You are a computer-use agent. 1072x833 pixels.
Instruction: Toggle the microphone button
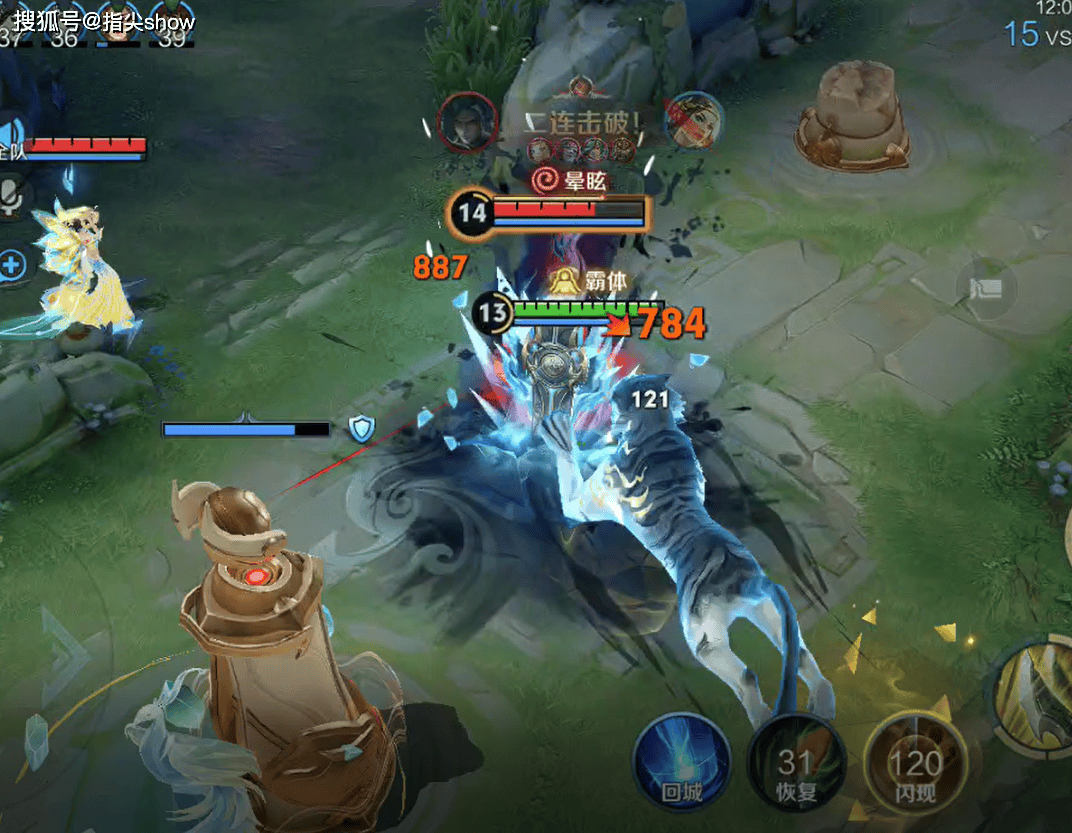click(x=12, y=198)
